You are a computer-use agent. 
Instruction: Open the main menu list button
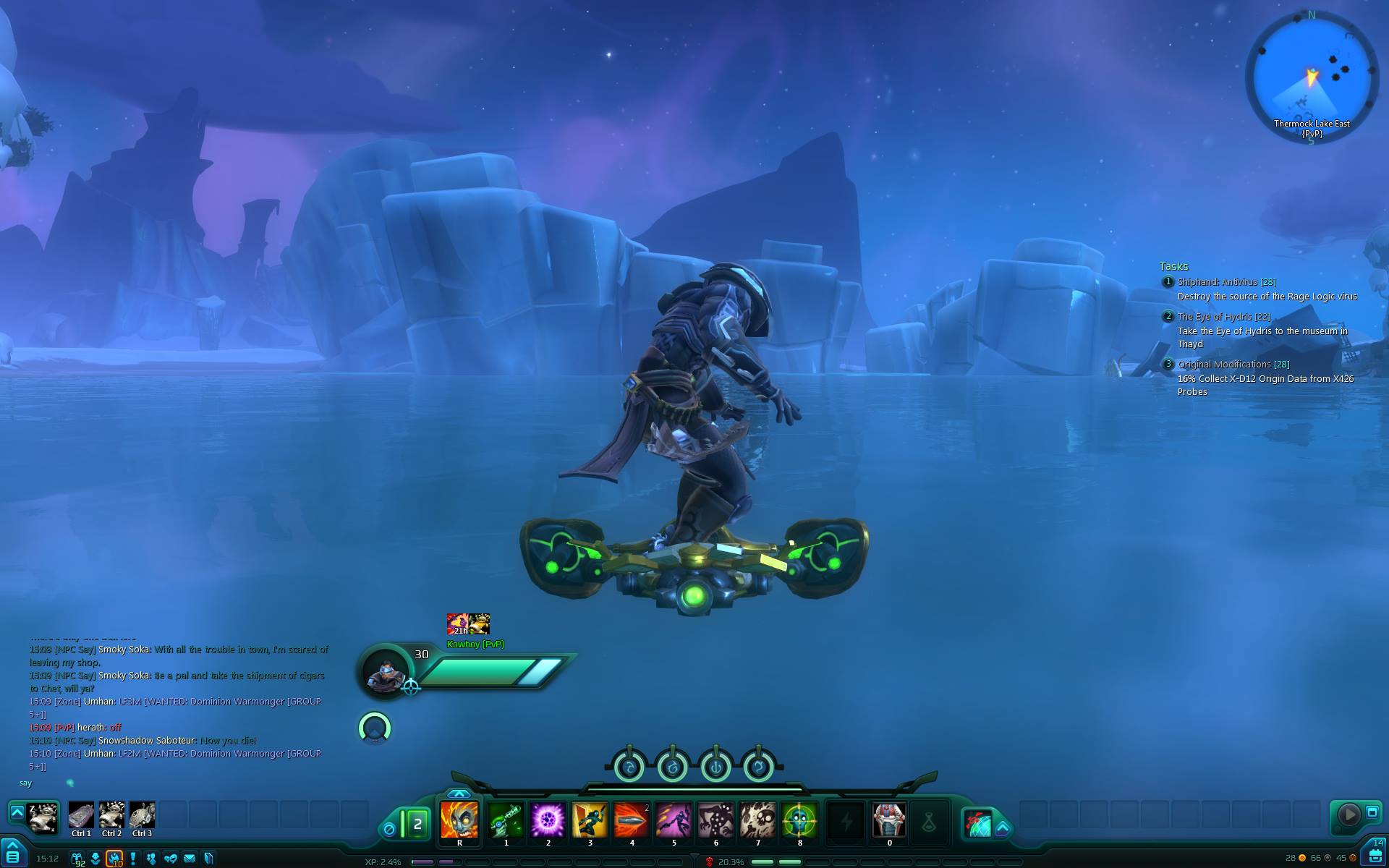pos(12,856)
